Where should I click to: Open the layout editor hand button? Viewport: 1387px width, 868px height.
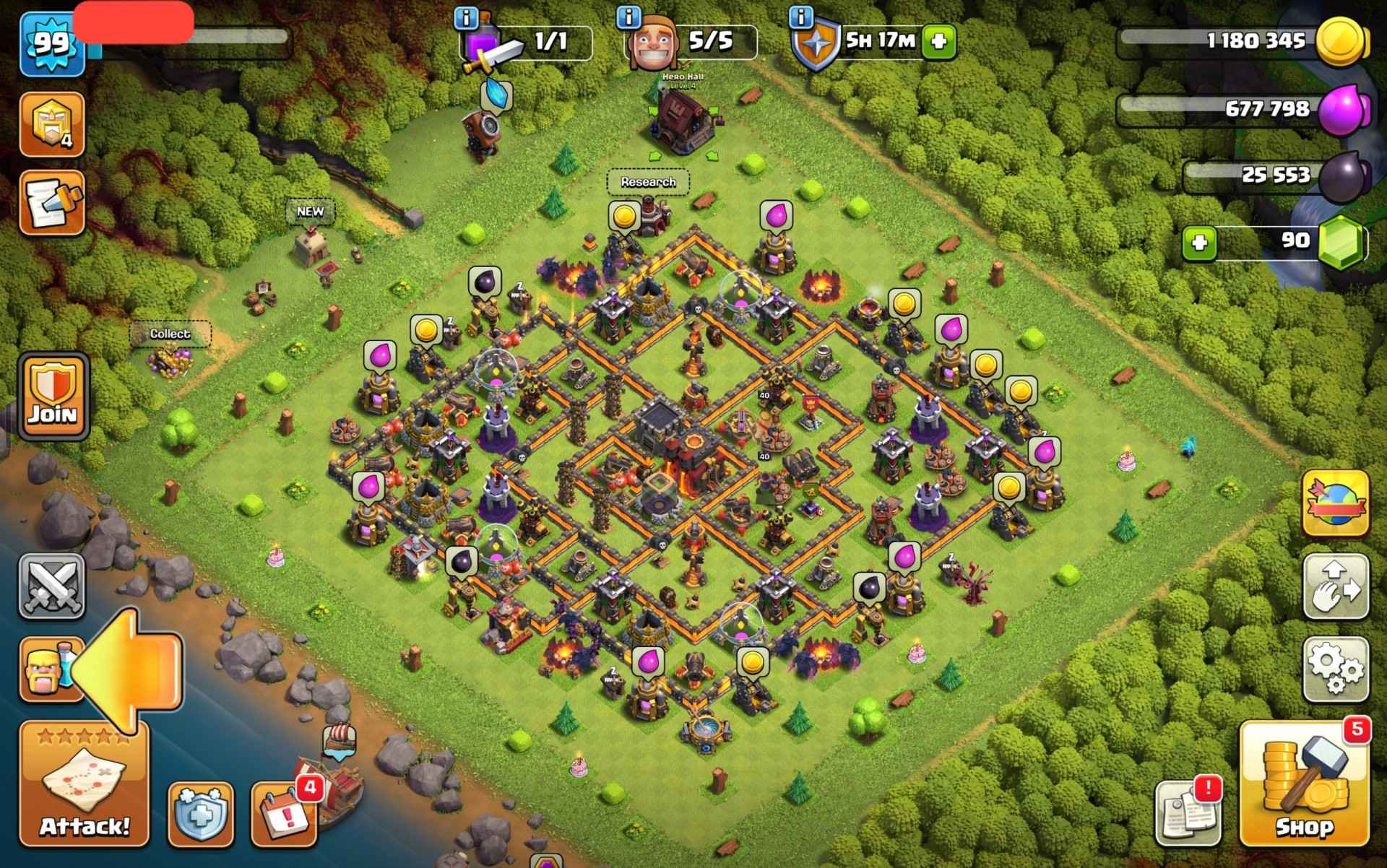click(1336, 586)
